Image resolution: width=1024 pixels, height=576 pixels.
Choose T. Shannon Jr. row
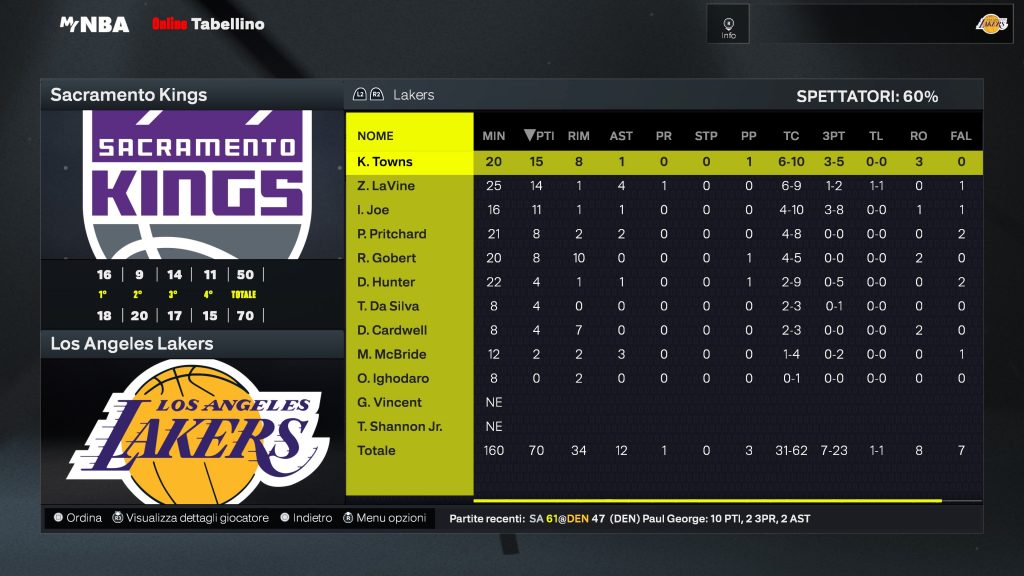tap(400, 426)
